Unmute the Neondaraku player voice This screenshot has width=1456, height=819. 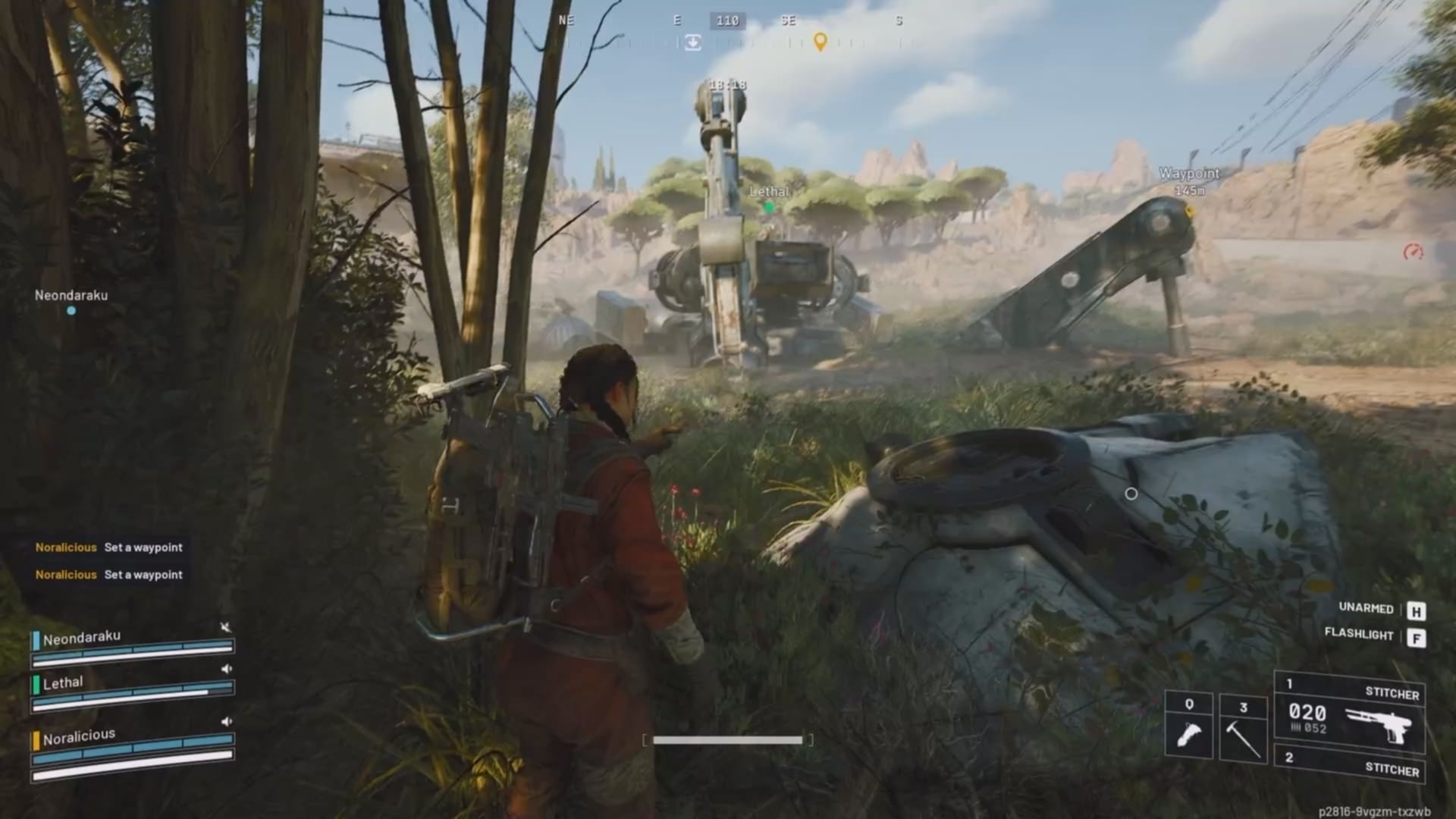point(224,628)
